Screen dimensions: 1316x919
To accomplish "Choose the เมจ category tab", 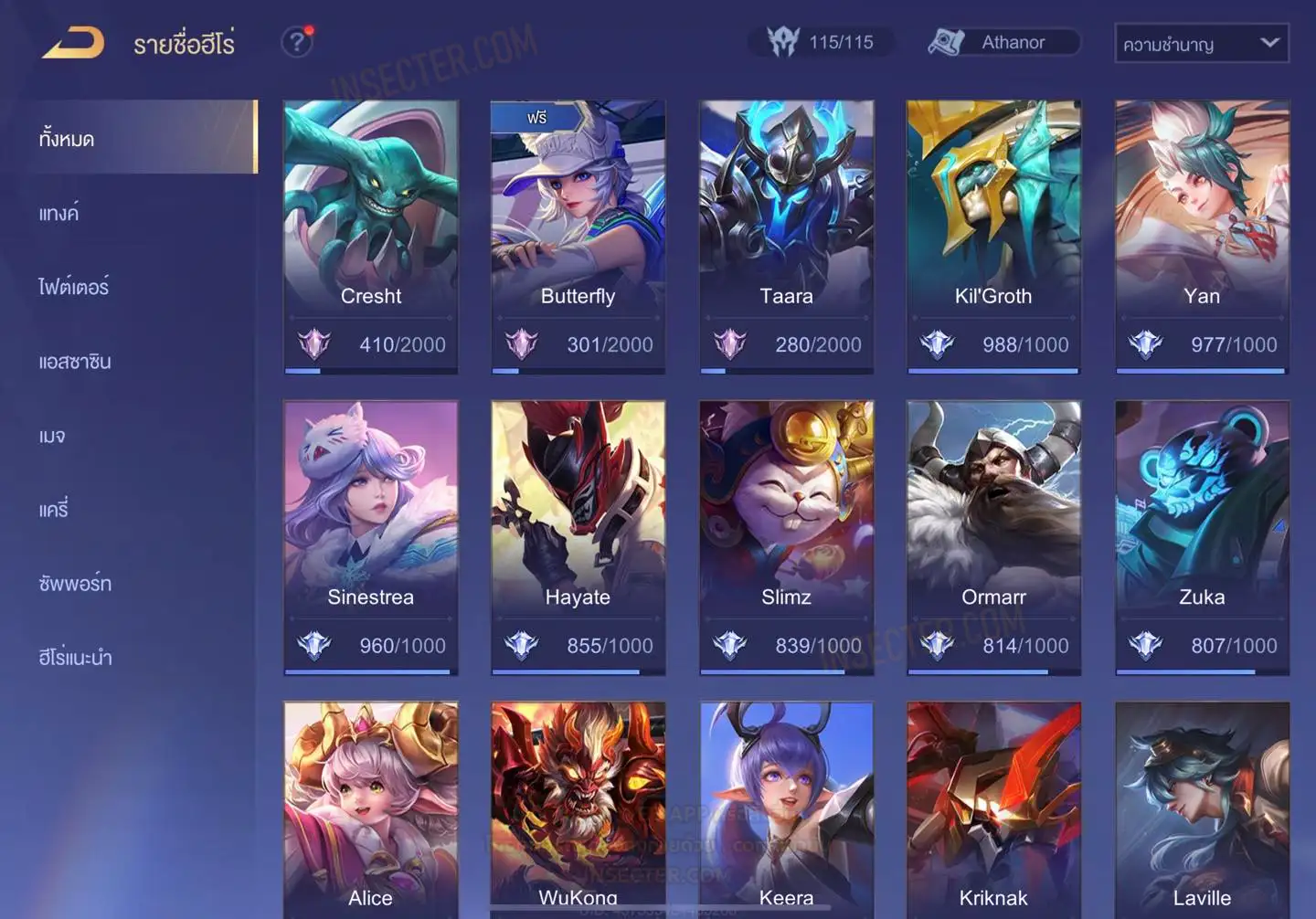I will point(52,436).
